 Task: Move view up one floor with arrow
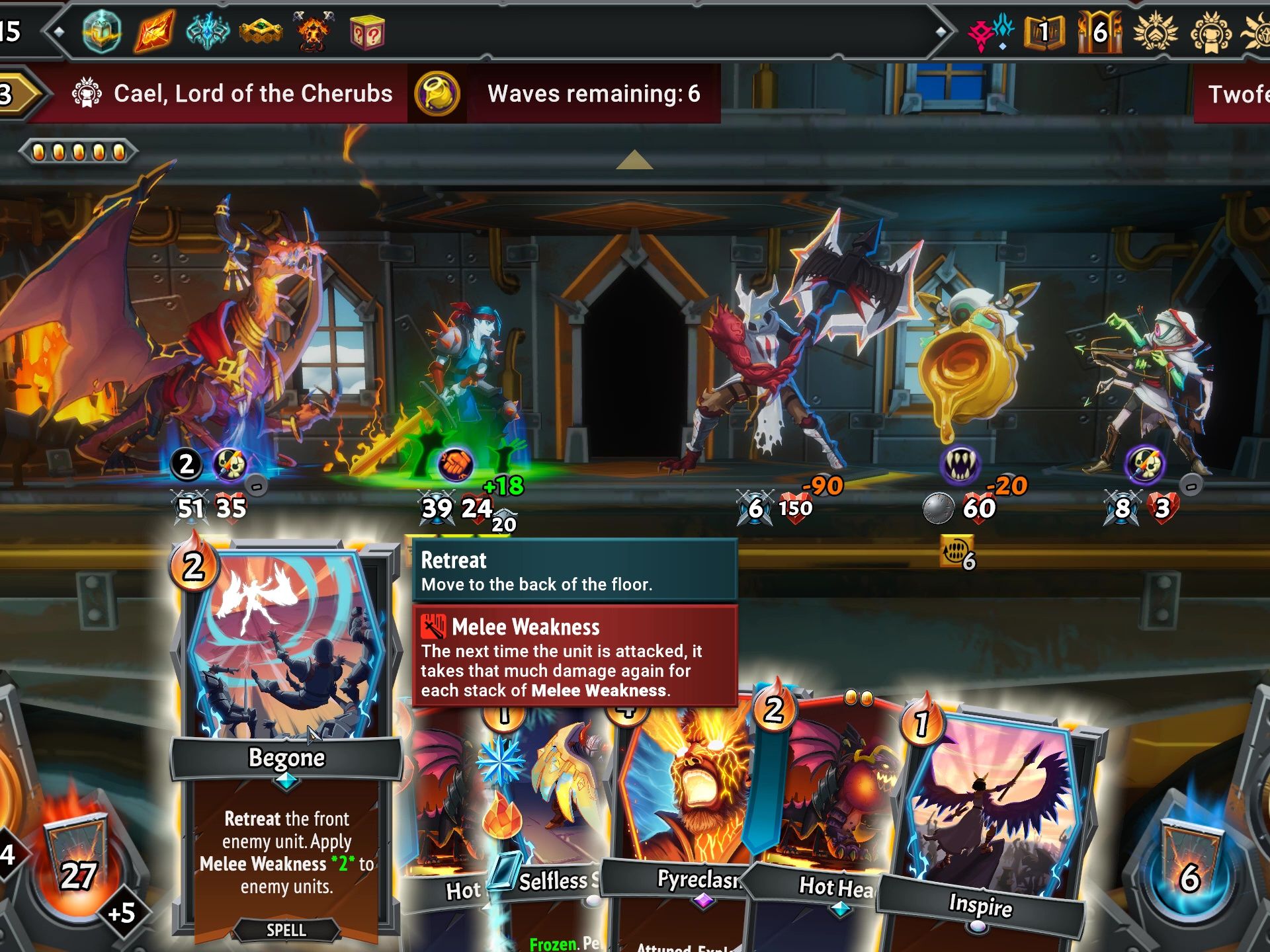(634, 160)
